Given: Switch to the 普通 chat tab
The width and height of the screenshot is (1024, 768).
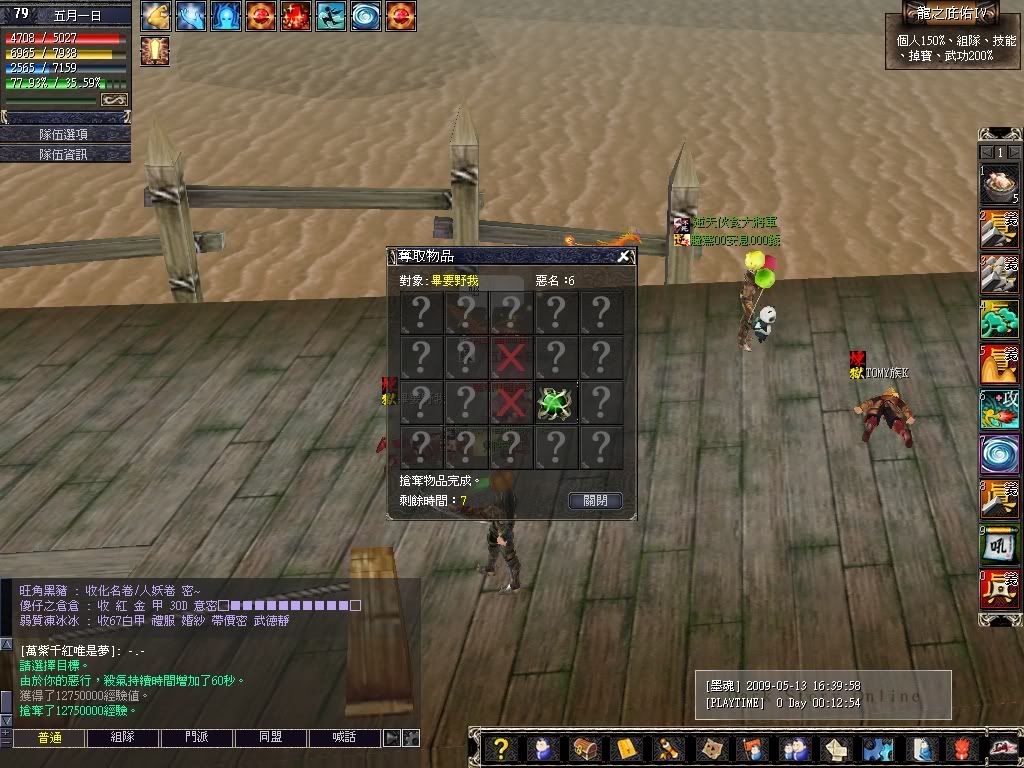Looking at the screenshot, I should [49, 738].
